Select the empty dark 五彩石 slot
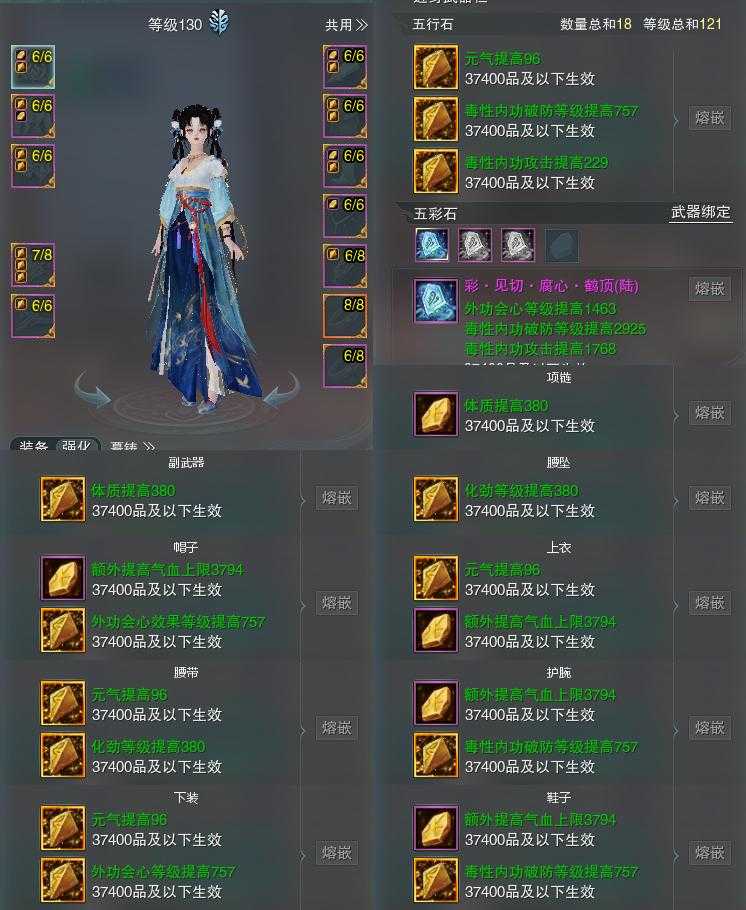Viewport: 746px width, 910px height. coord(561,245)
